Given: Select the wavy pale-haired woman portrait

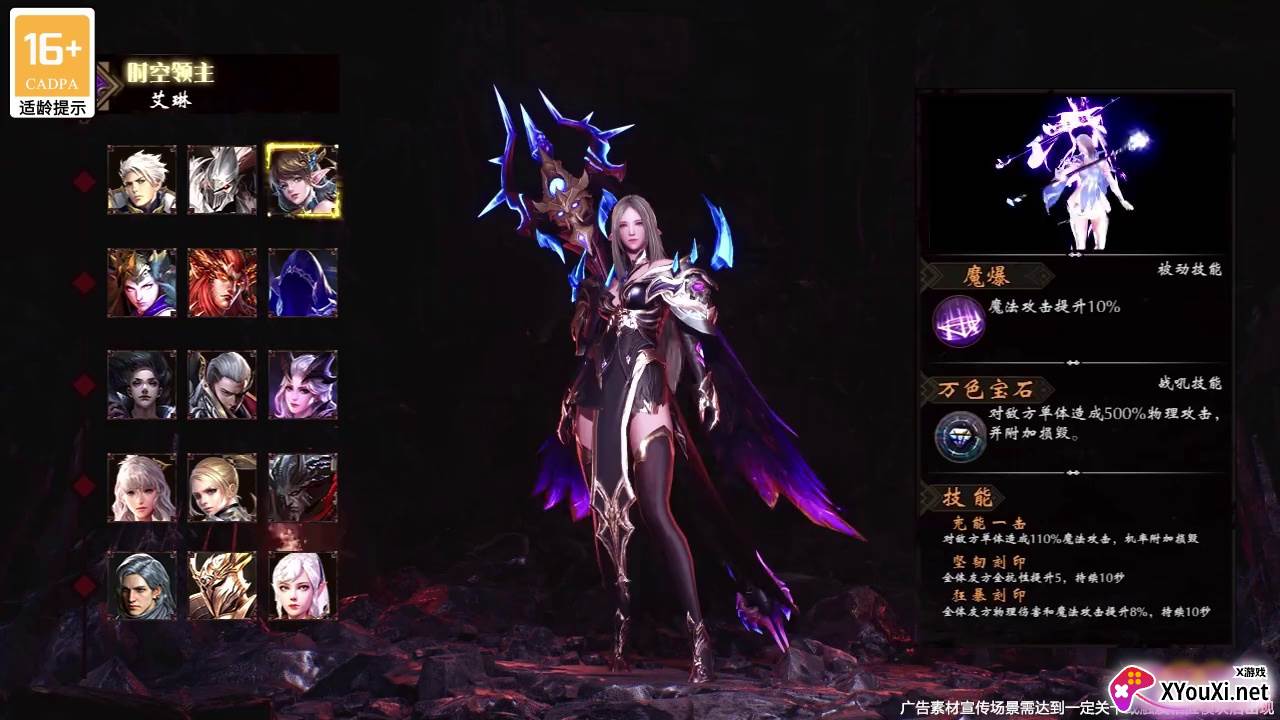Looking at the screenshot, I should click(x=142, y=487).
